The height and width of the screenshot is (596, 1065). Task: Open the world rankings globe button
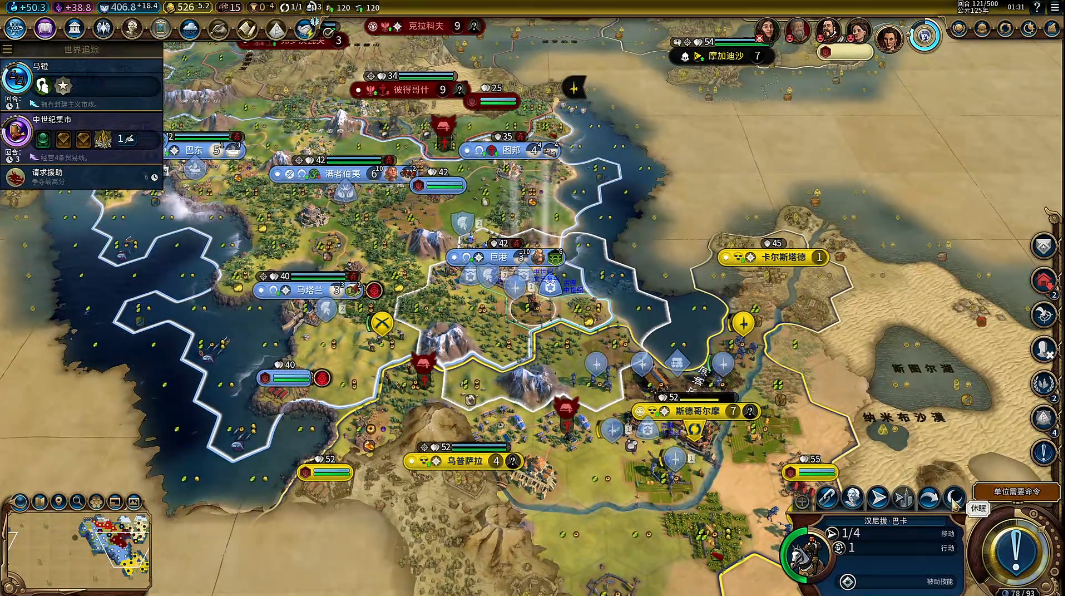(x=958, y=28)
